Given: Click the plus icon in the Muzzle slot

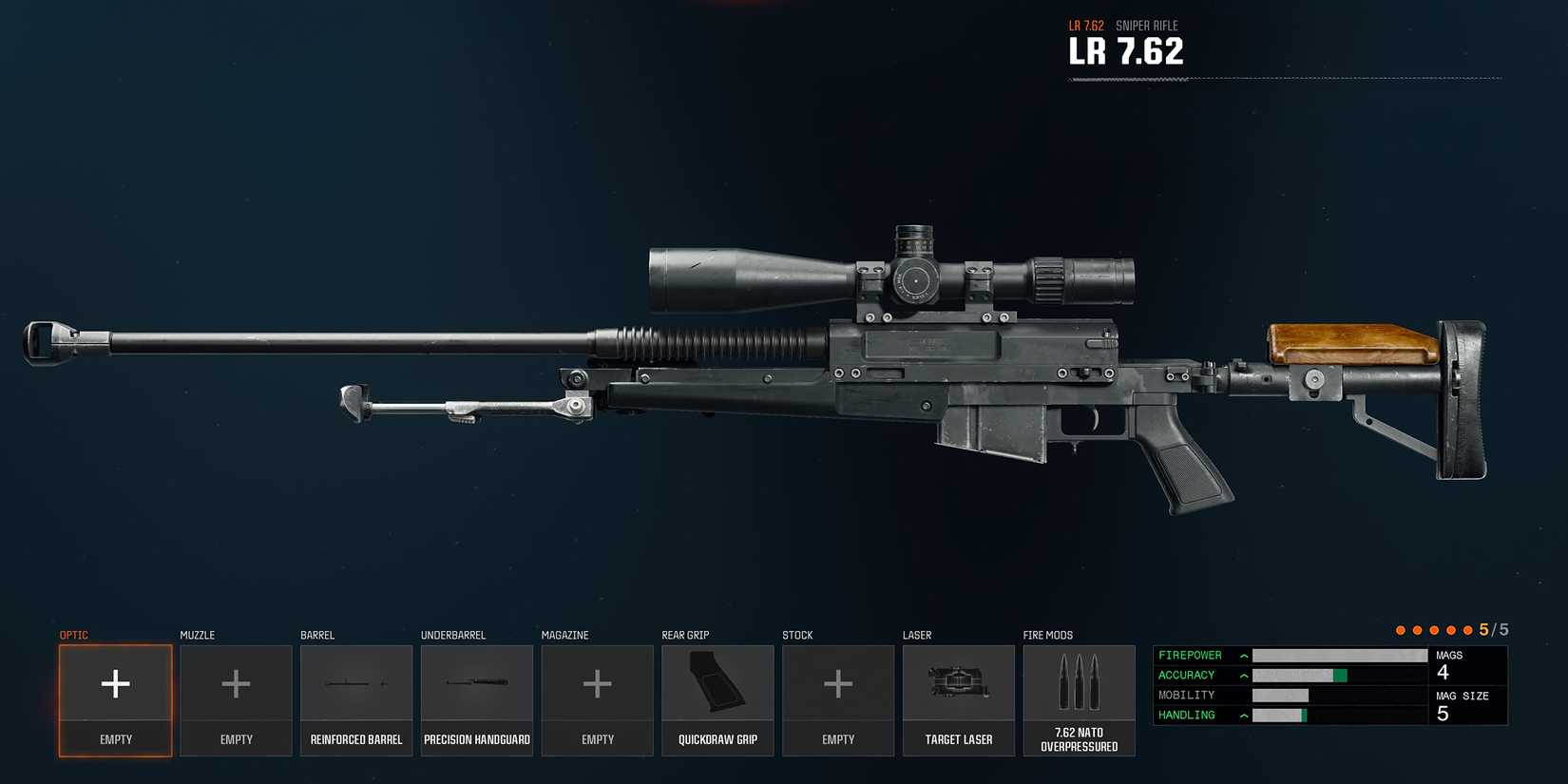Looking at the screenshot, I should pyautogui.click(x=235, y=682).
